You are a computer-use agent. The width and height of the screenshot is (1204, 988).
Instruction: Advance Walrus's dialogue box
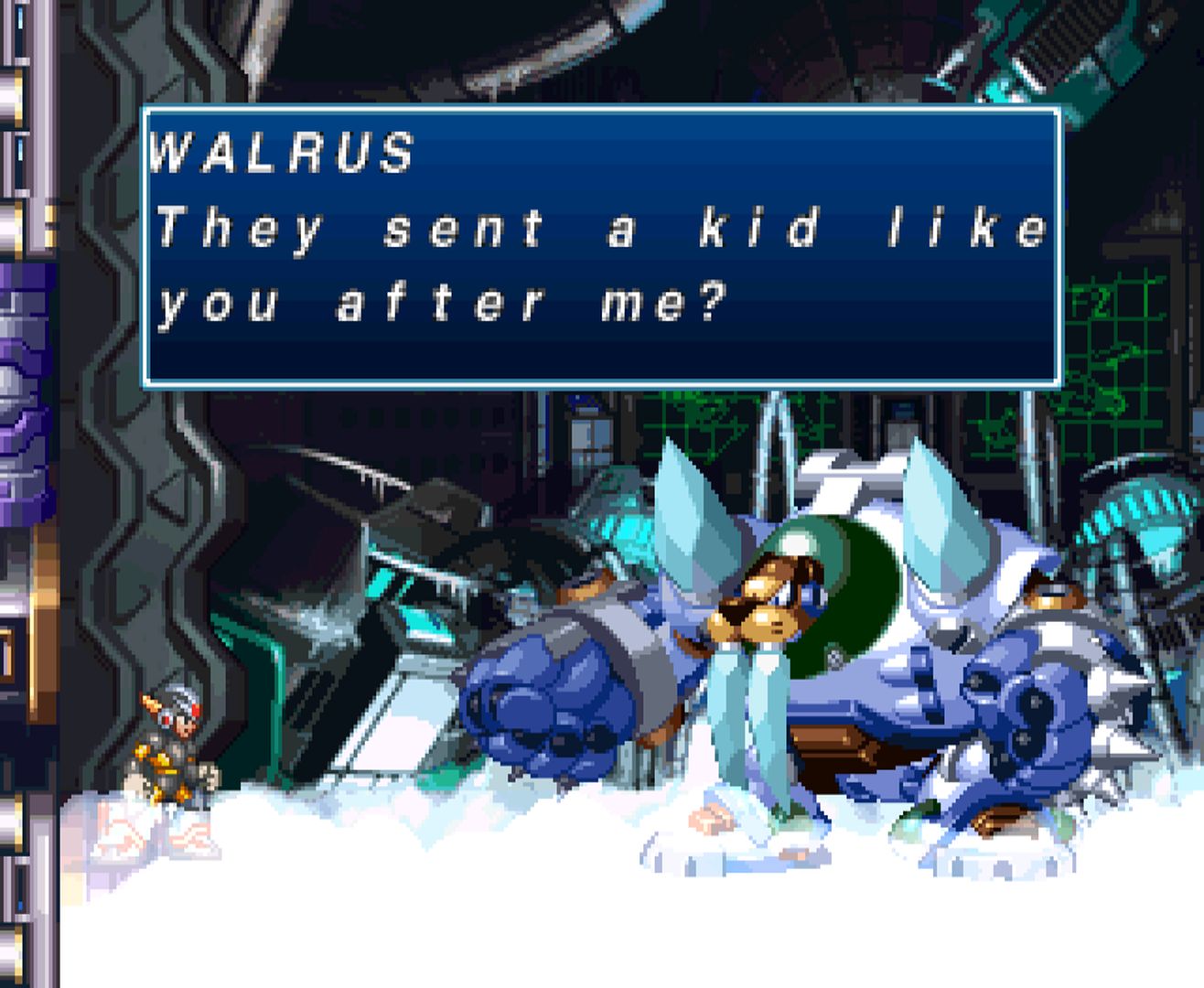[601, 246]
